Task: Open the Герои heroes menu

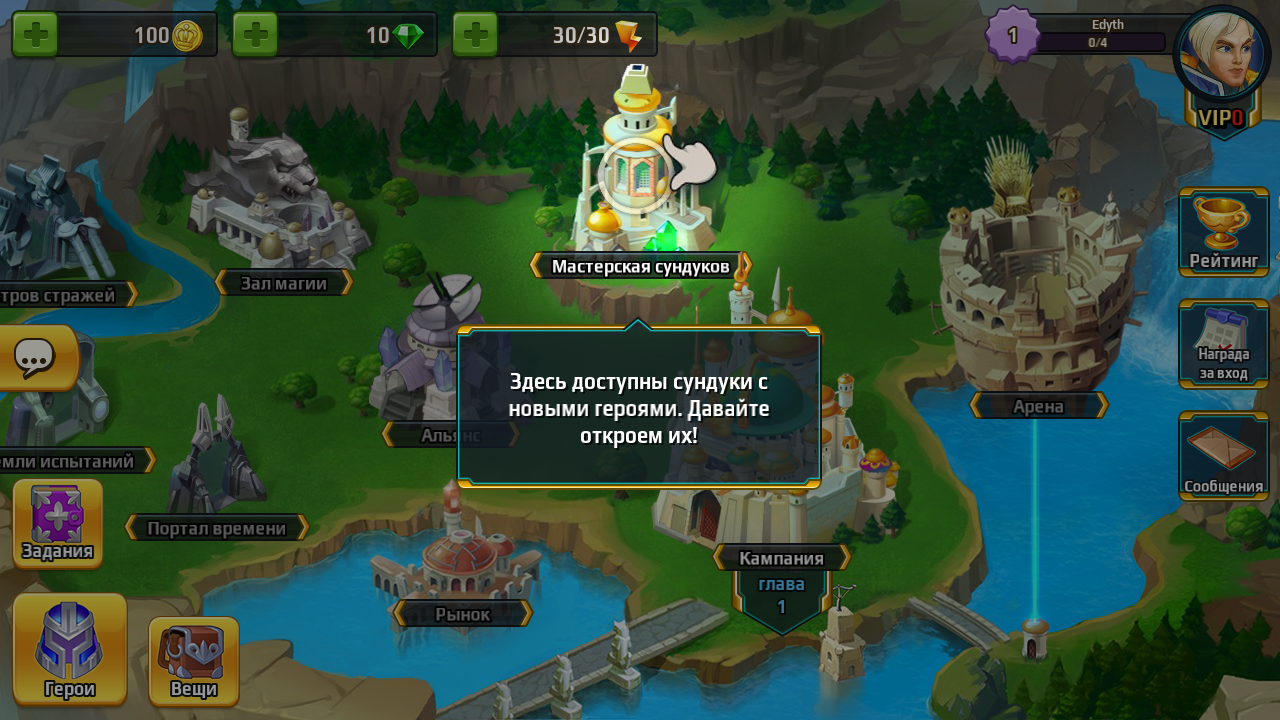Action: coord(70,649)
